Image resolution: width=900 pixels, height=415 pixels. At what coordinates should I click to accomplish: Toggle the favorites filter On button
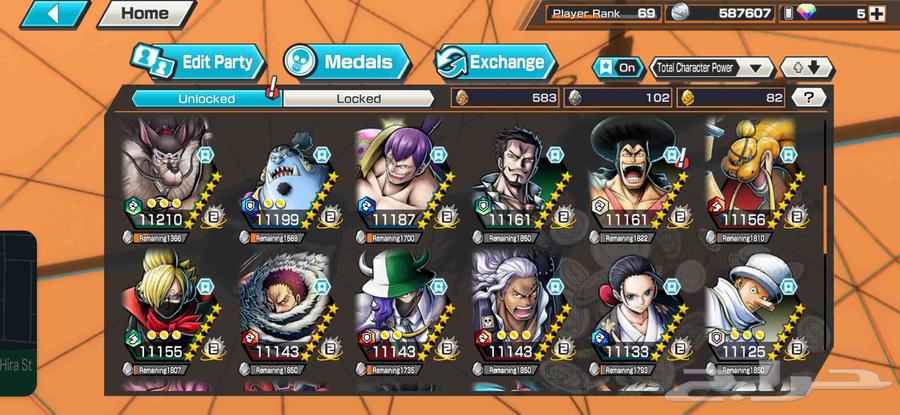pos(617,68)
